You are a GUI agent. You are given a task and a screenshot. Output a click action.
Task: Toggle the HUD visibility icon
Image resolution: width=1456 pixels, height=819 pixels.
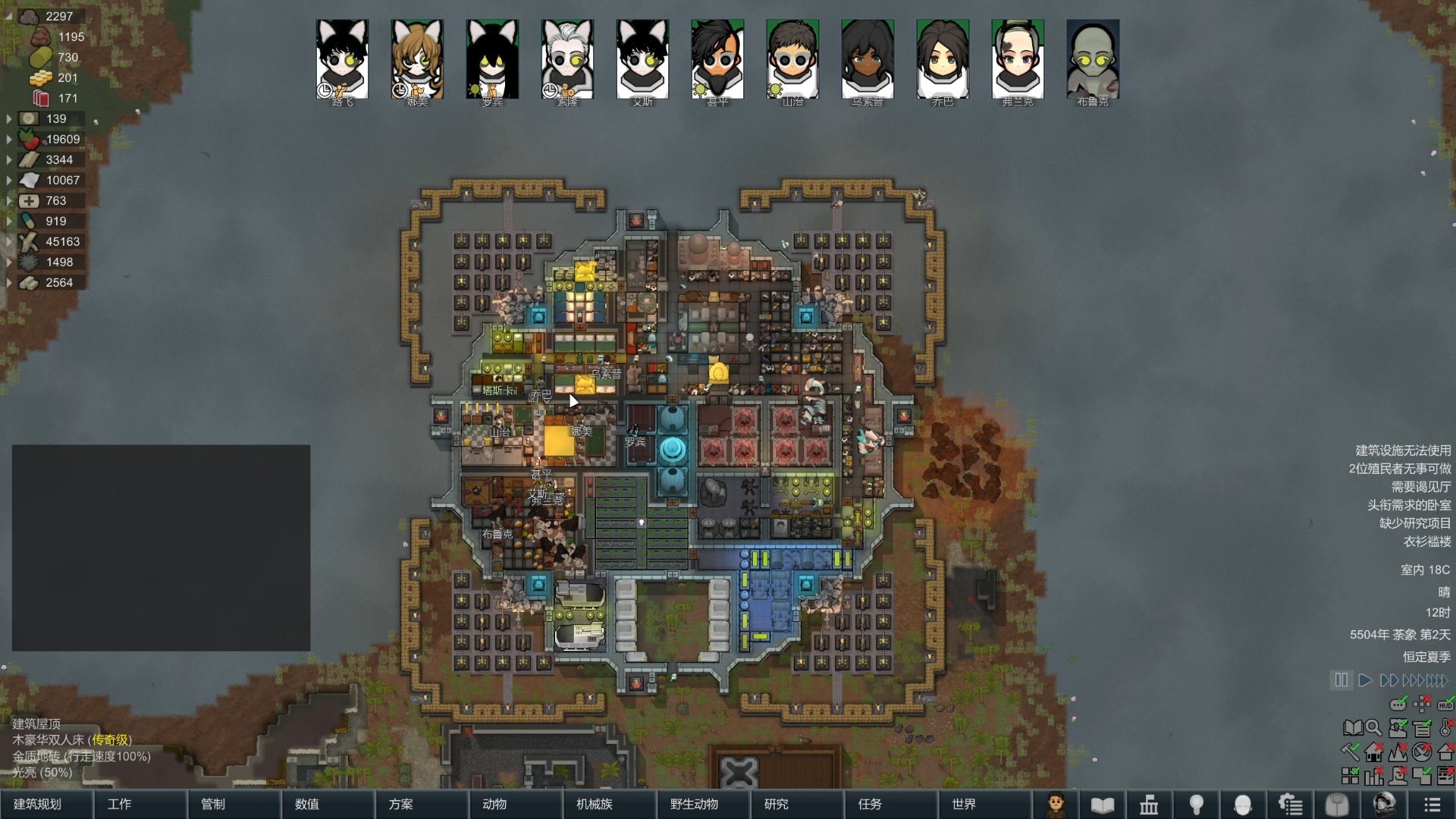coord(1445,704)
